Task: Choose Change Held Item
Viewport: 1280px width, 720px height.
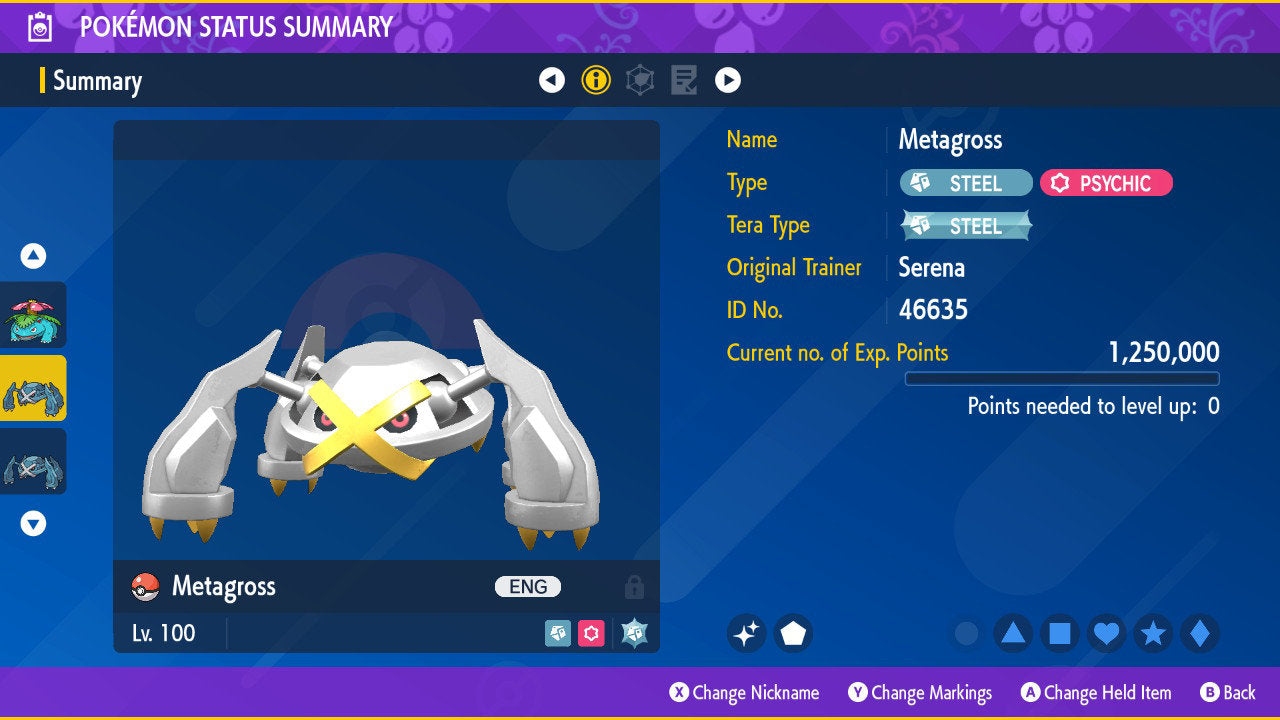Action: (1096, 692)
